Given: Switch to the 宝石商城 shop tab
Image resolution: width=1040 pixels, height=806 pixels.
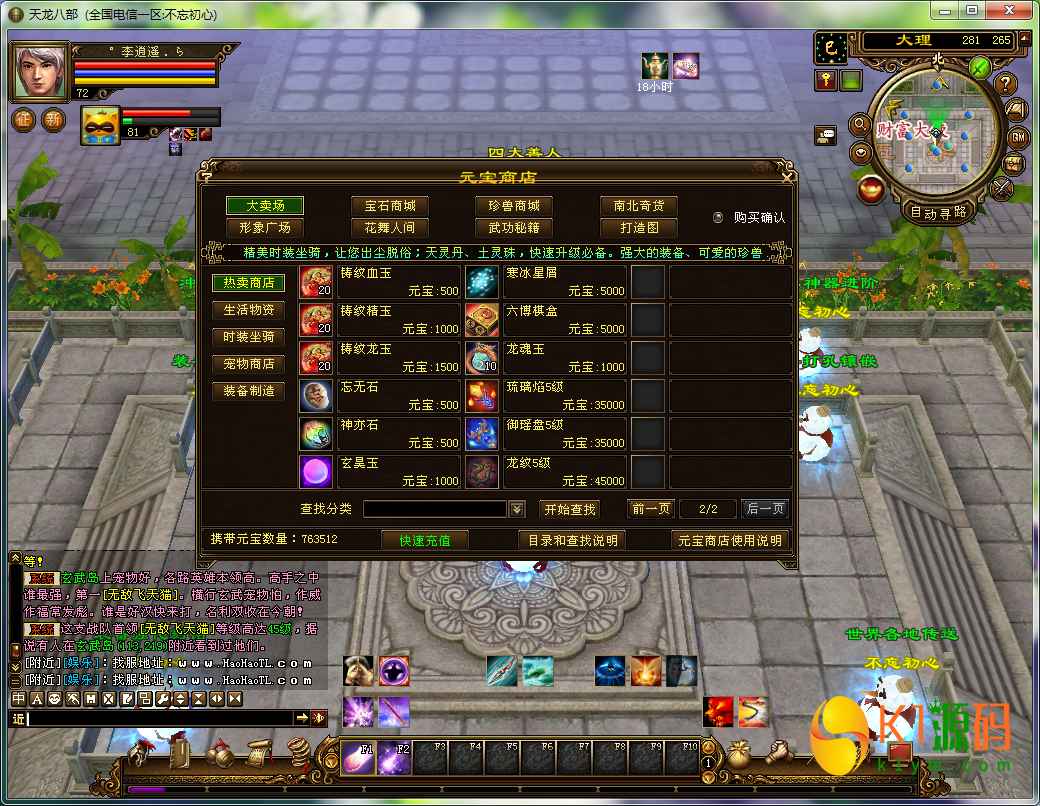Looking at the screenshot, I should [389, 205].
